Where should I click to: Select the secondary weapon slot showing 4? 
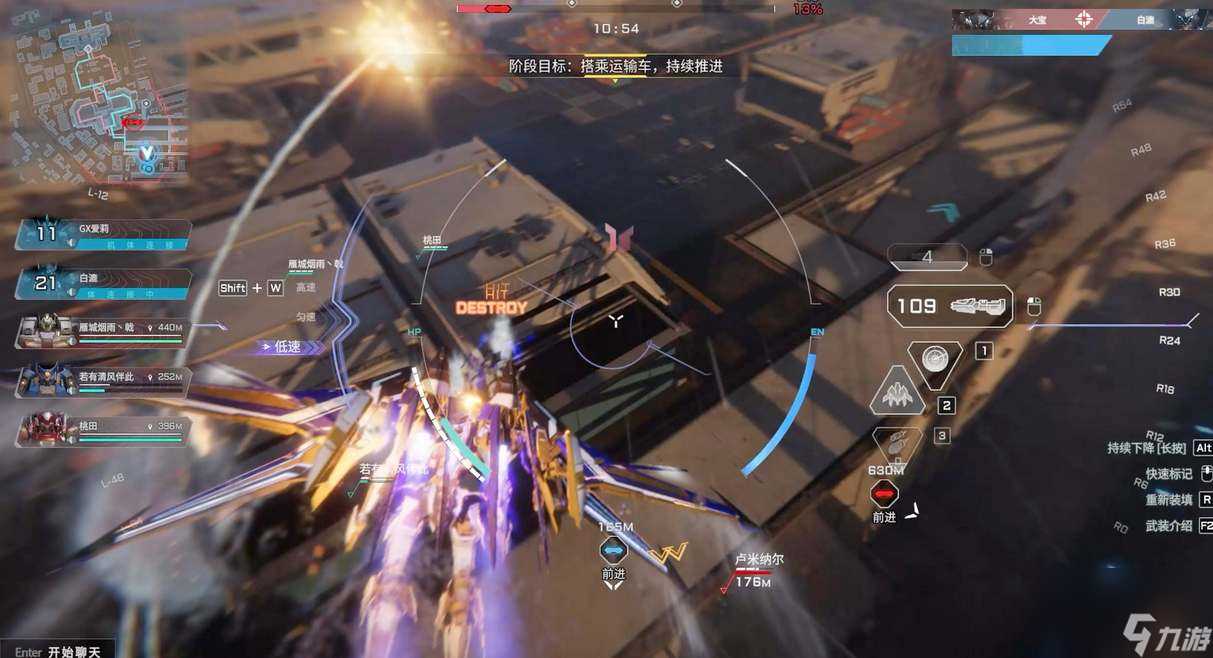927,257
